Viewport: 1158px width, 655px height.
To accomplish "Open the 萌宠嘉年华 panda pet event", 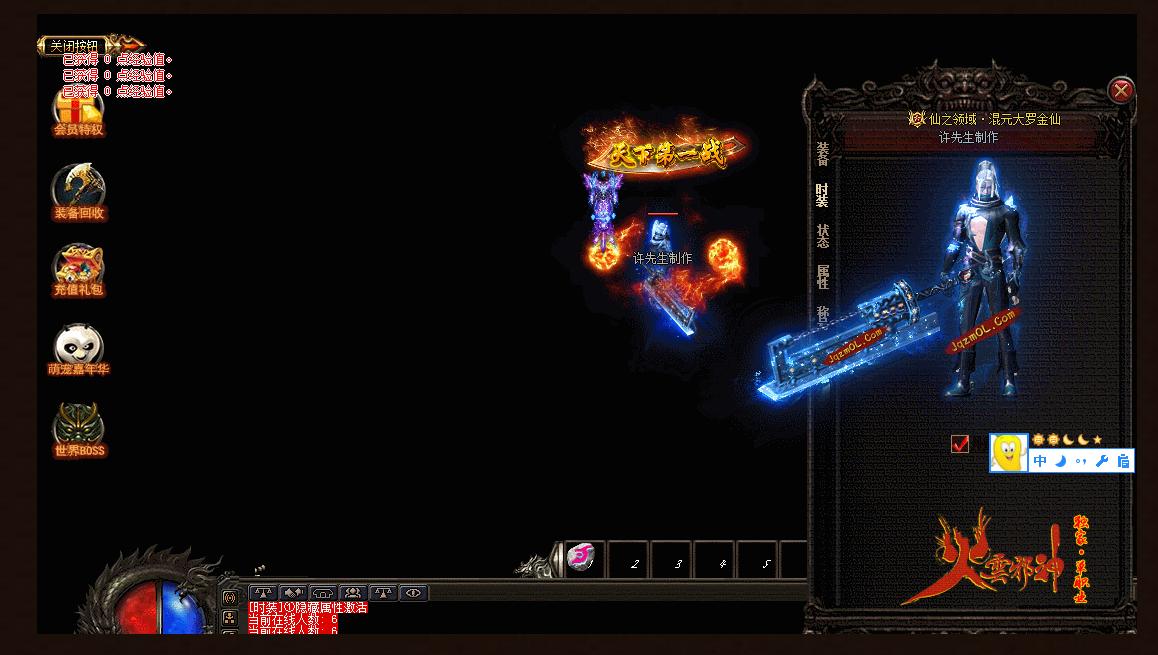I will tap(78, 350).
